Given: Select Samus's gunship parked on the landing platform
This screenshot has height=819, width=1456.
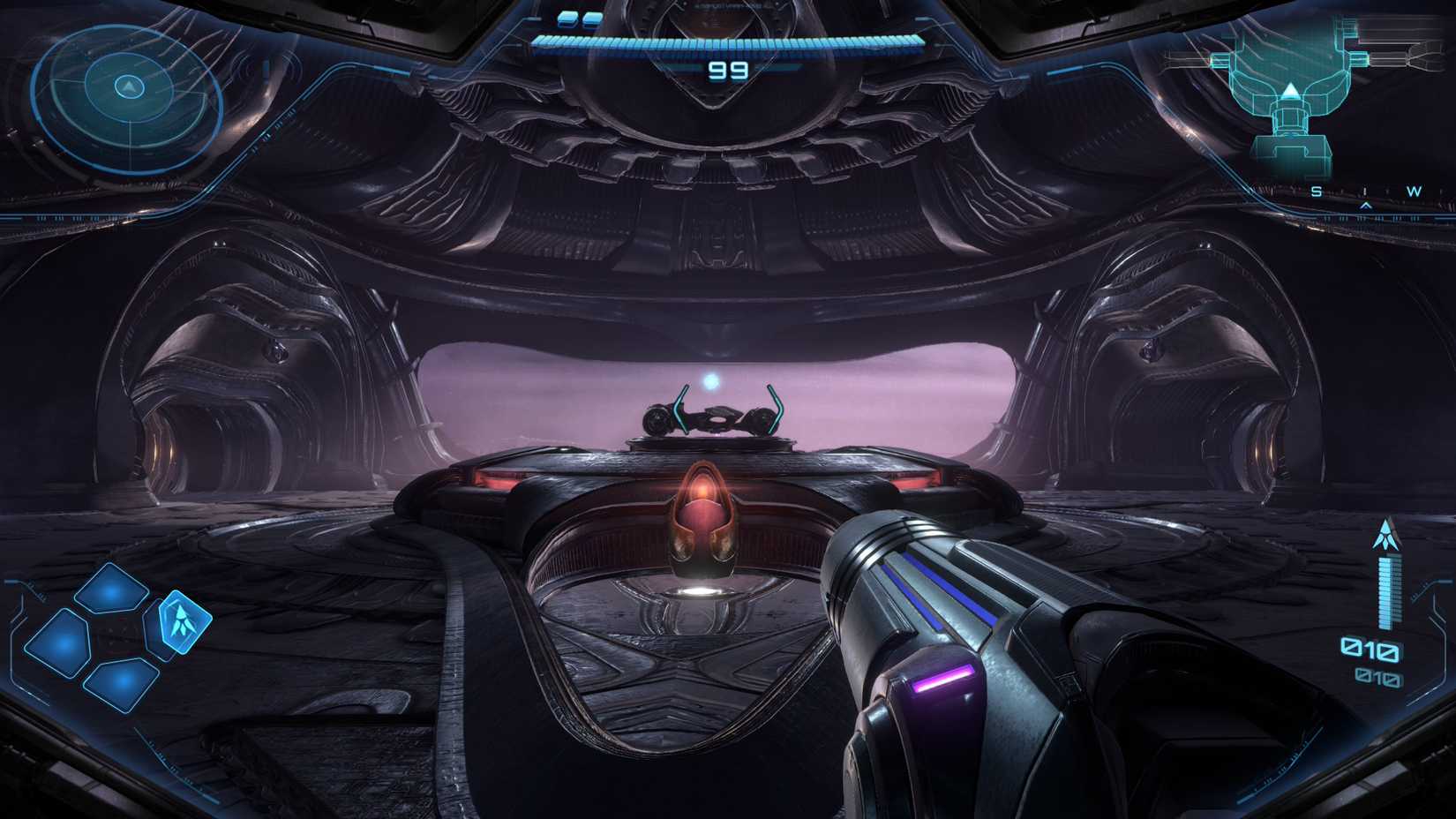Looking at the screenshot, I should 717,411.
